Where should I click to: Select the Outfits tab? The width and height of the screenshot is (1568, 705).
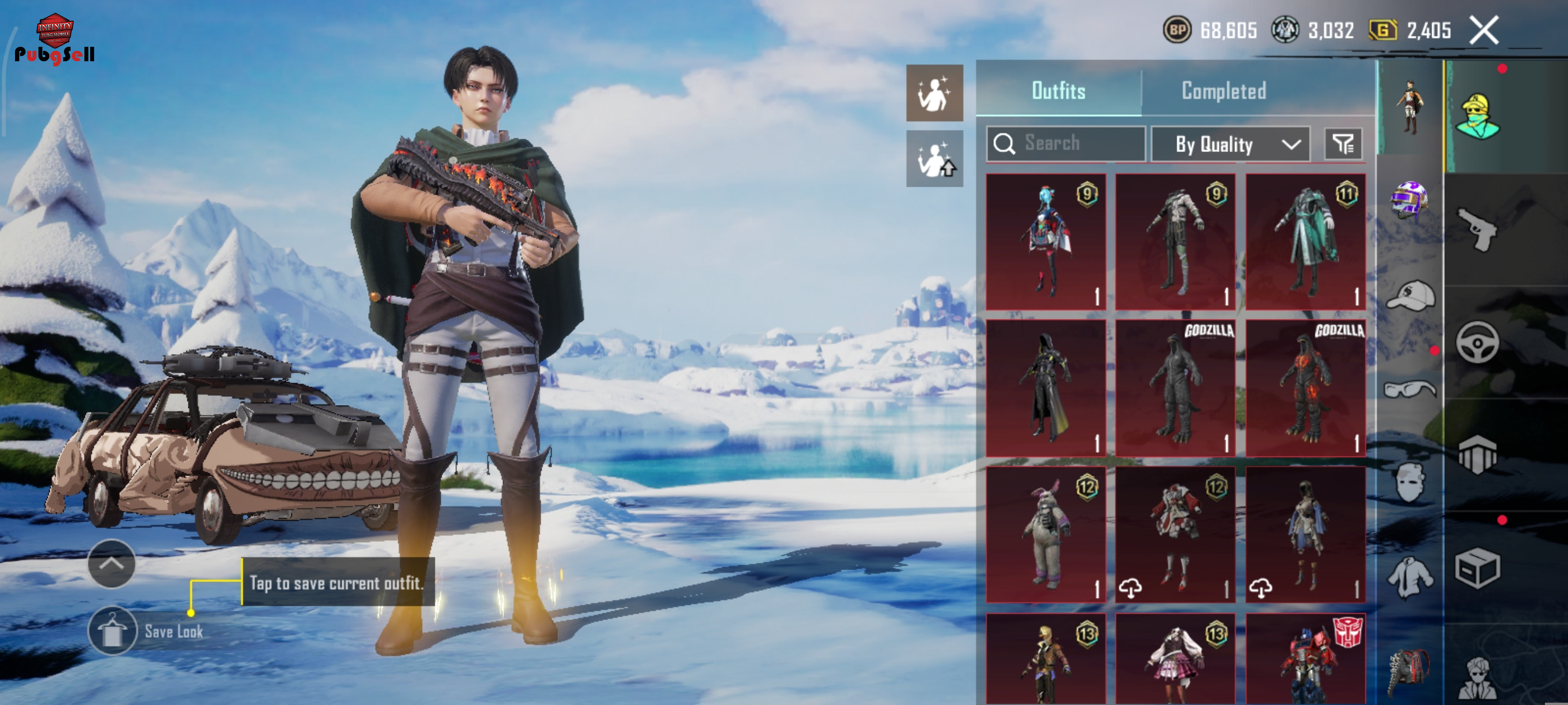tap(1058, 91)
